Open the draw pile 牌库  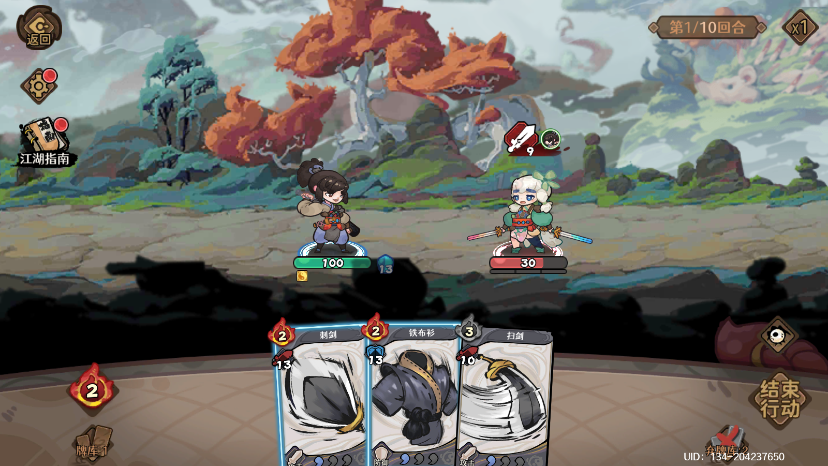tap(92, 445)
